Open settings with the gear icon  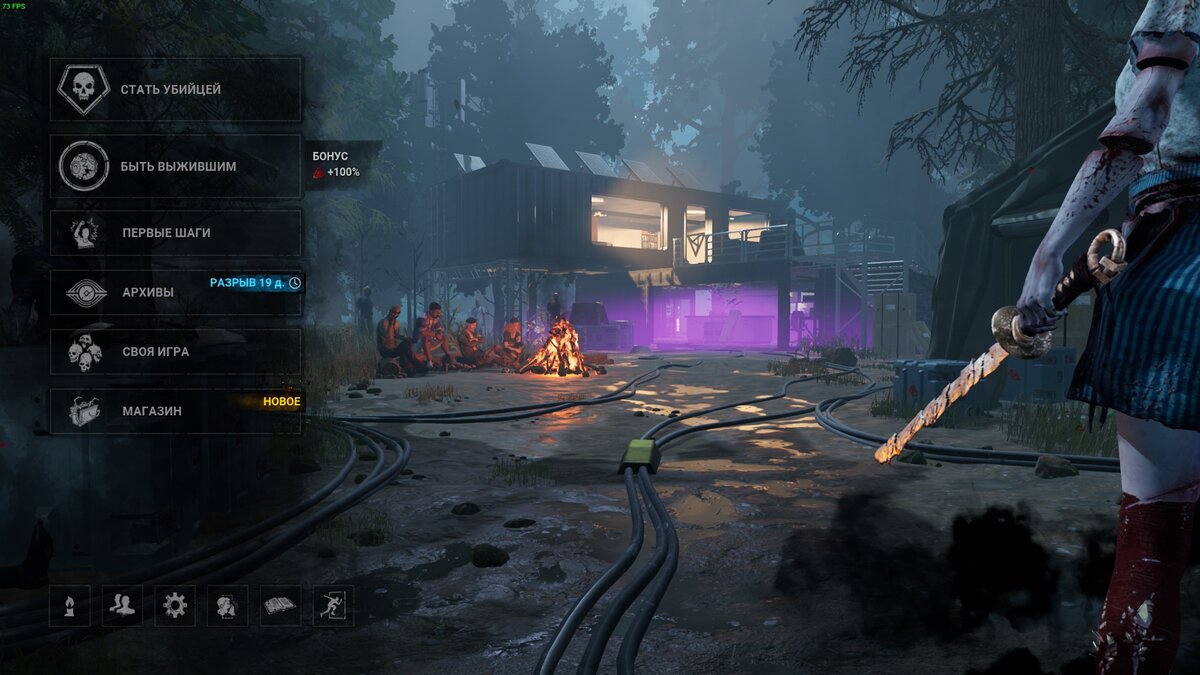(x=175, y=605)
